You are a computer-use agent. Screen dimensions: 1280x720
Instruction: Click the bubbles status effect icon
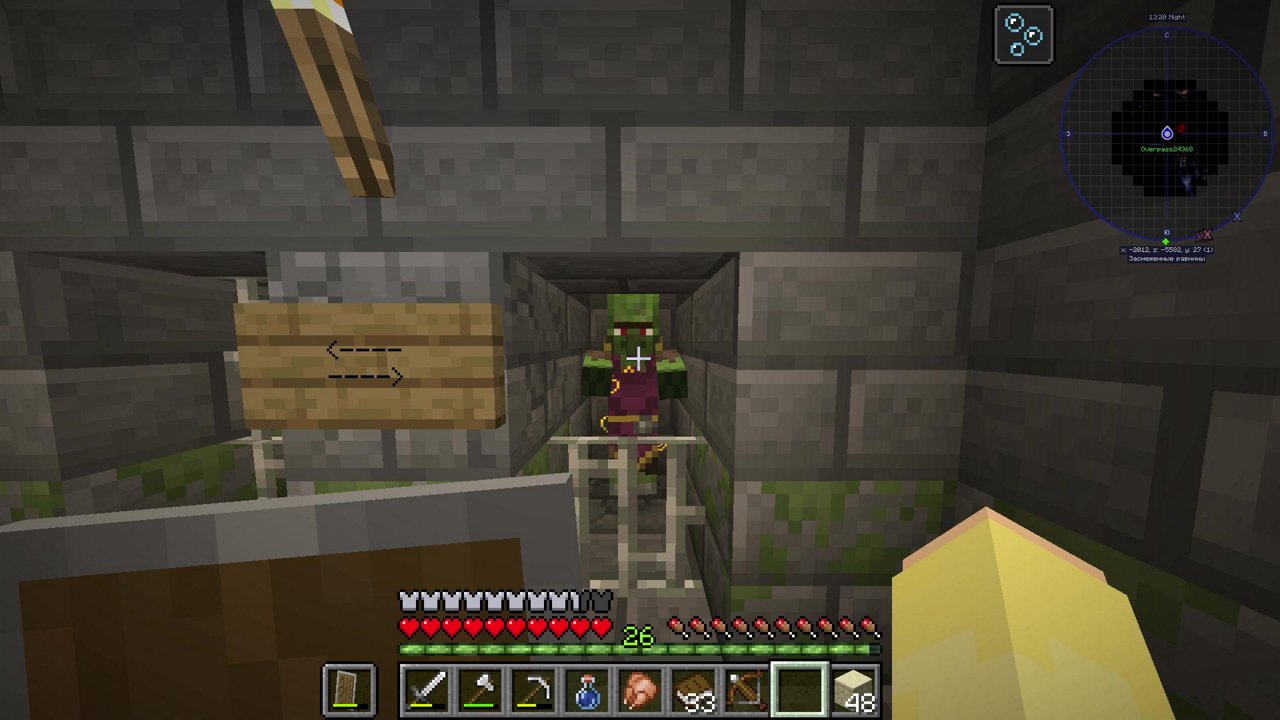click(x=1024, y=35)
